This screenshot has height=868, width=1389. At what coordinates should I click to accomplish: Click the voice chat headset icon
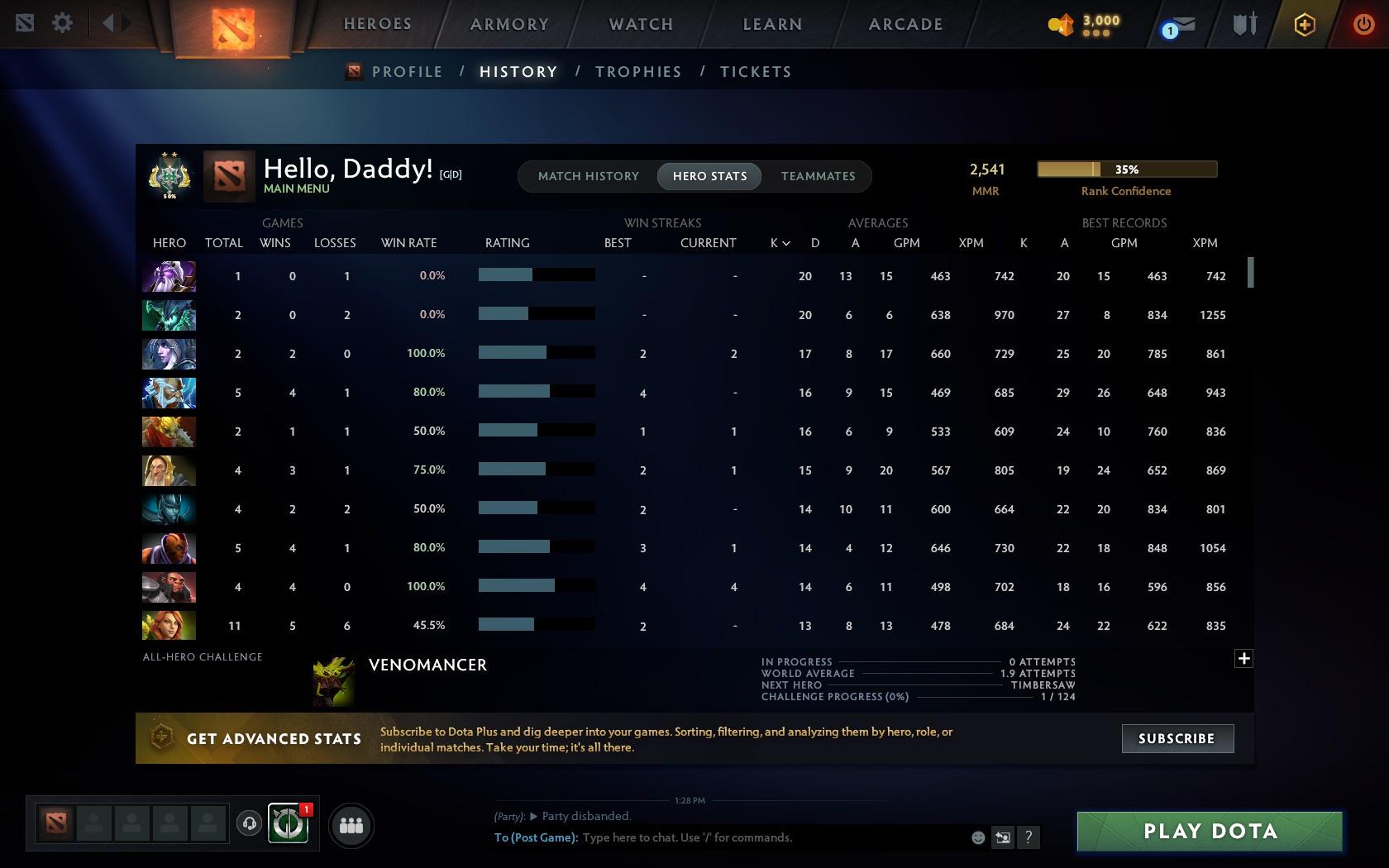[x=250, y=824]
